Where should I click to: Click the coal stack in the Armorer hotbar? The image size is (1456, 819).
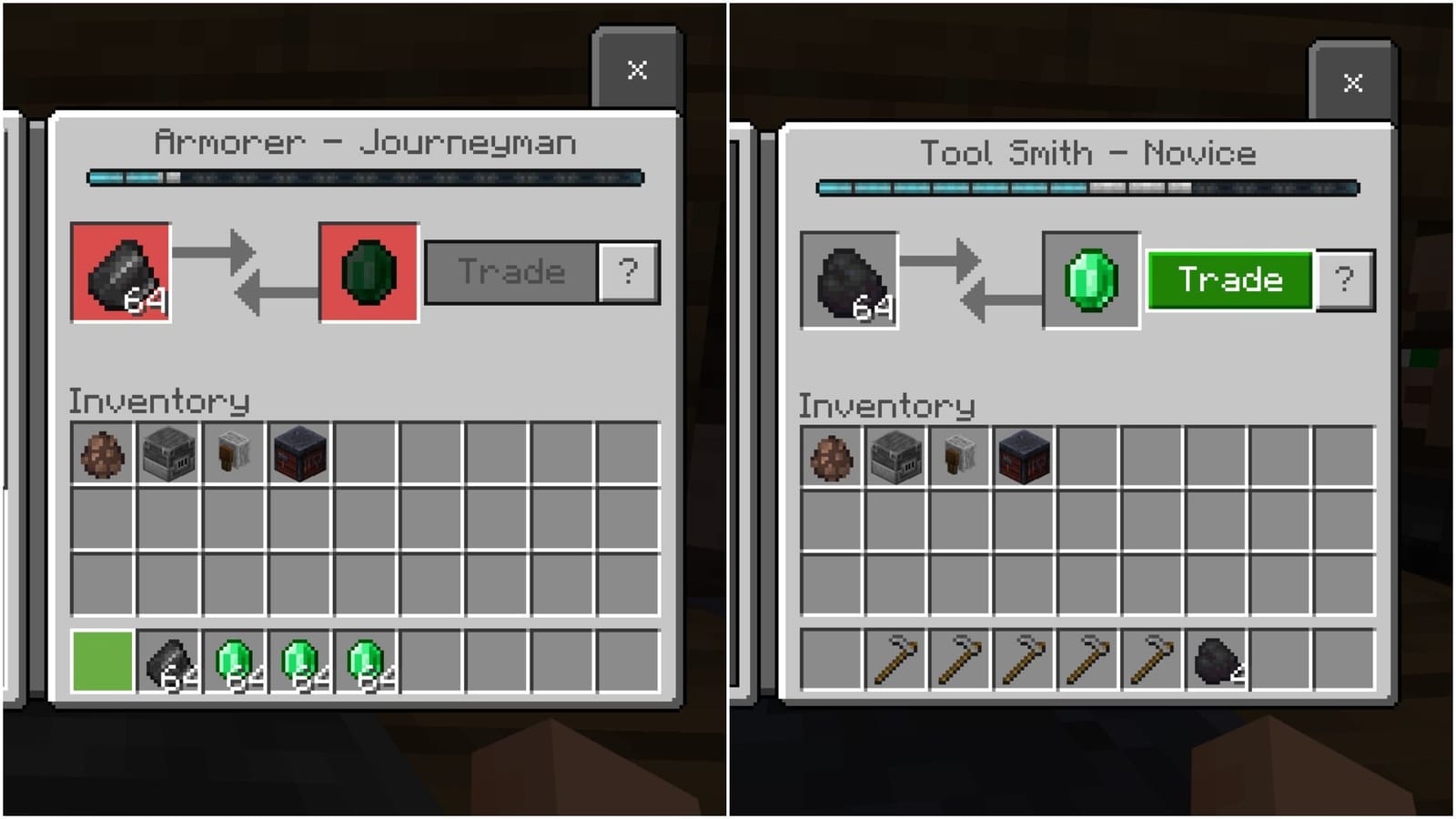pos(167,662)
